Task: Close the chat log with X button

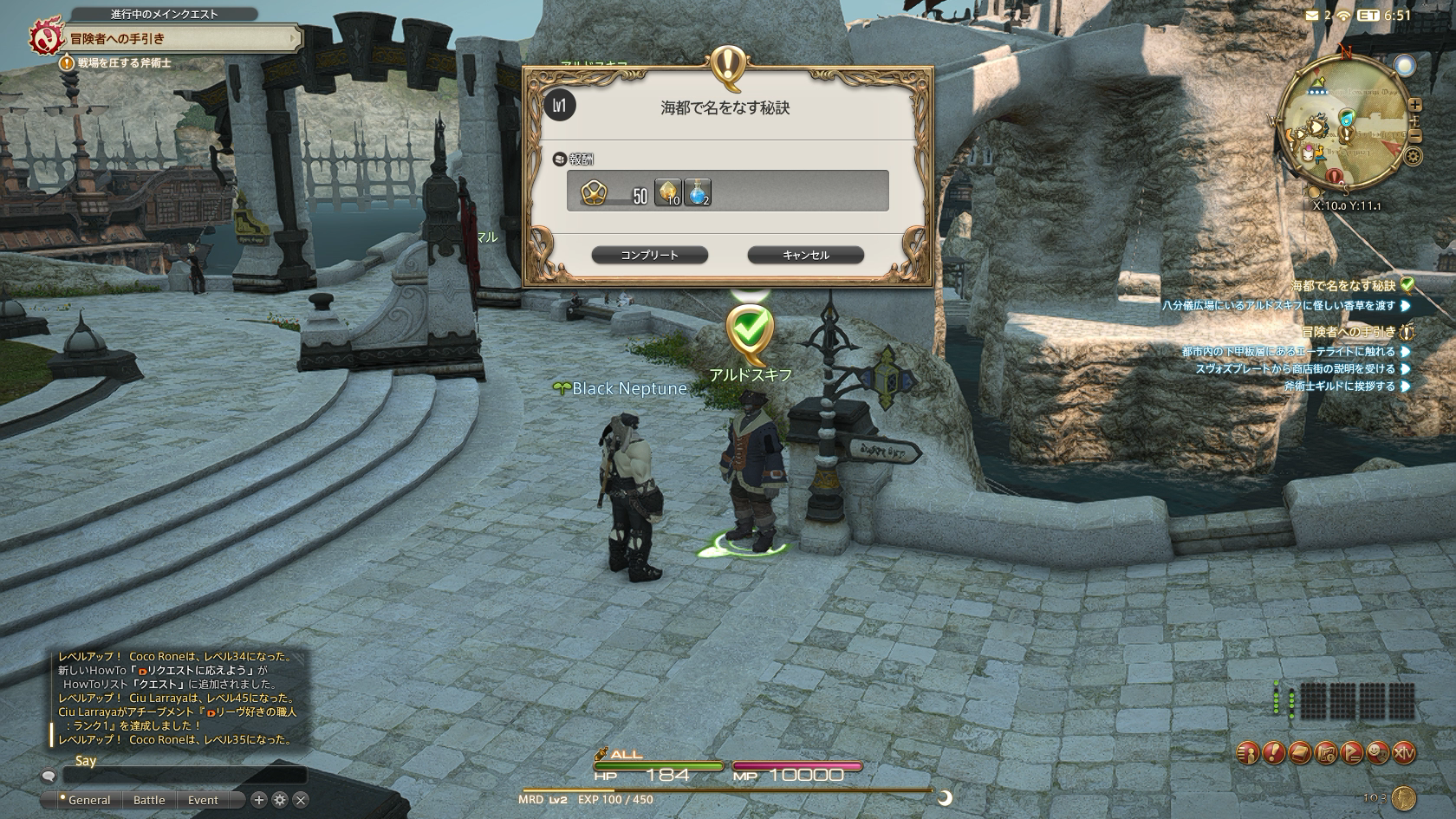Action: coord(300,800)
